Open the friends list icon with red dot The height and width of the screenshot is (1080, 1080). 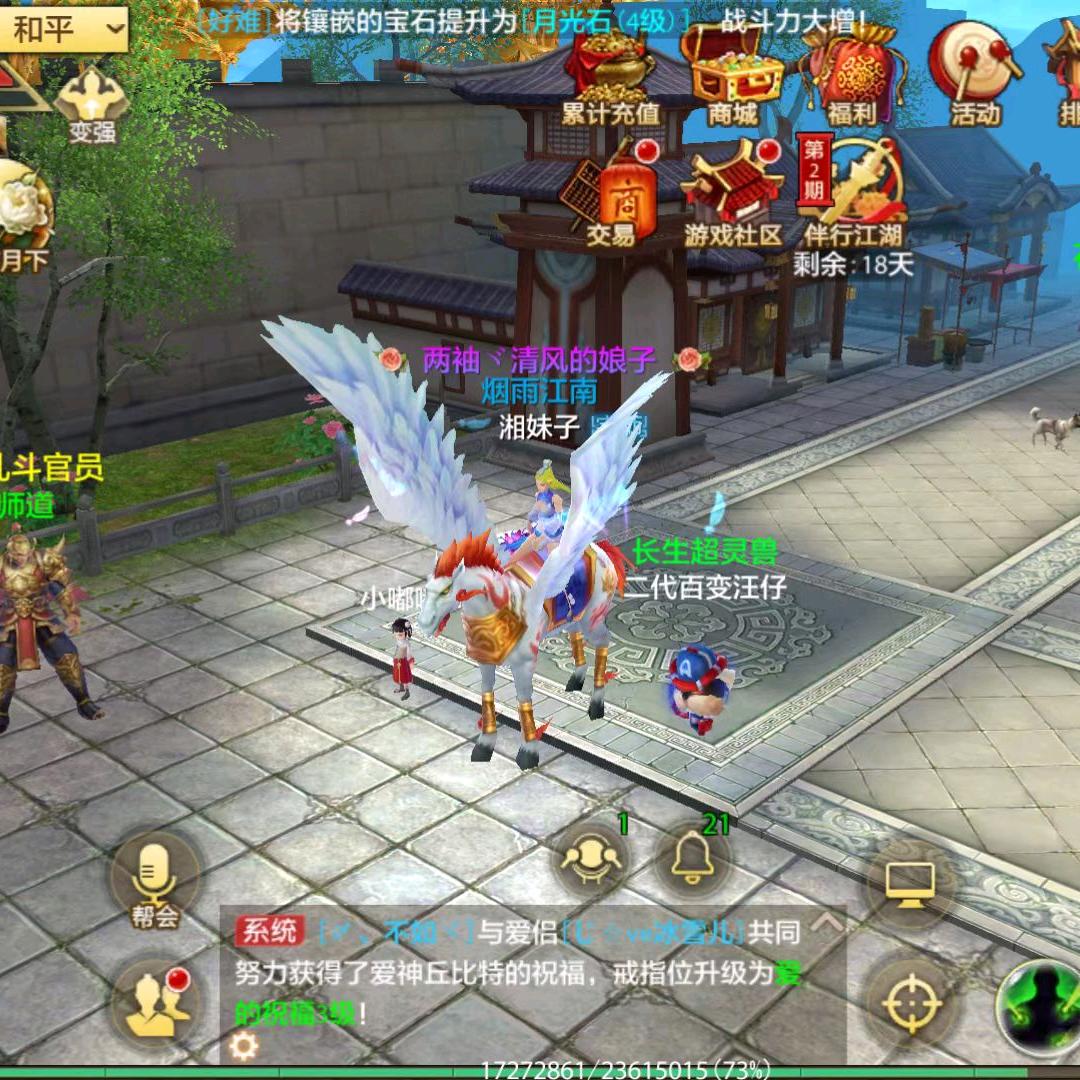155,1000
